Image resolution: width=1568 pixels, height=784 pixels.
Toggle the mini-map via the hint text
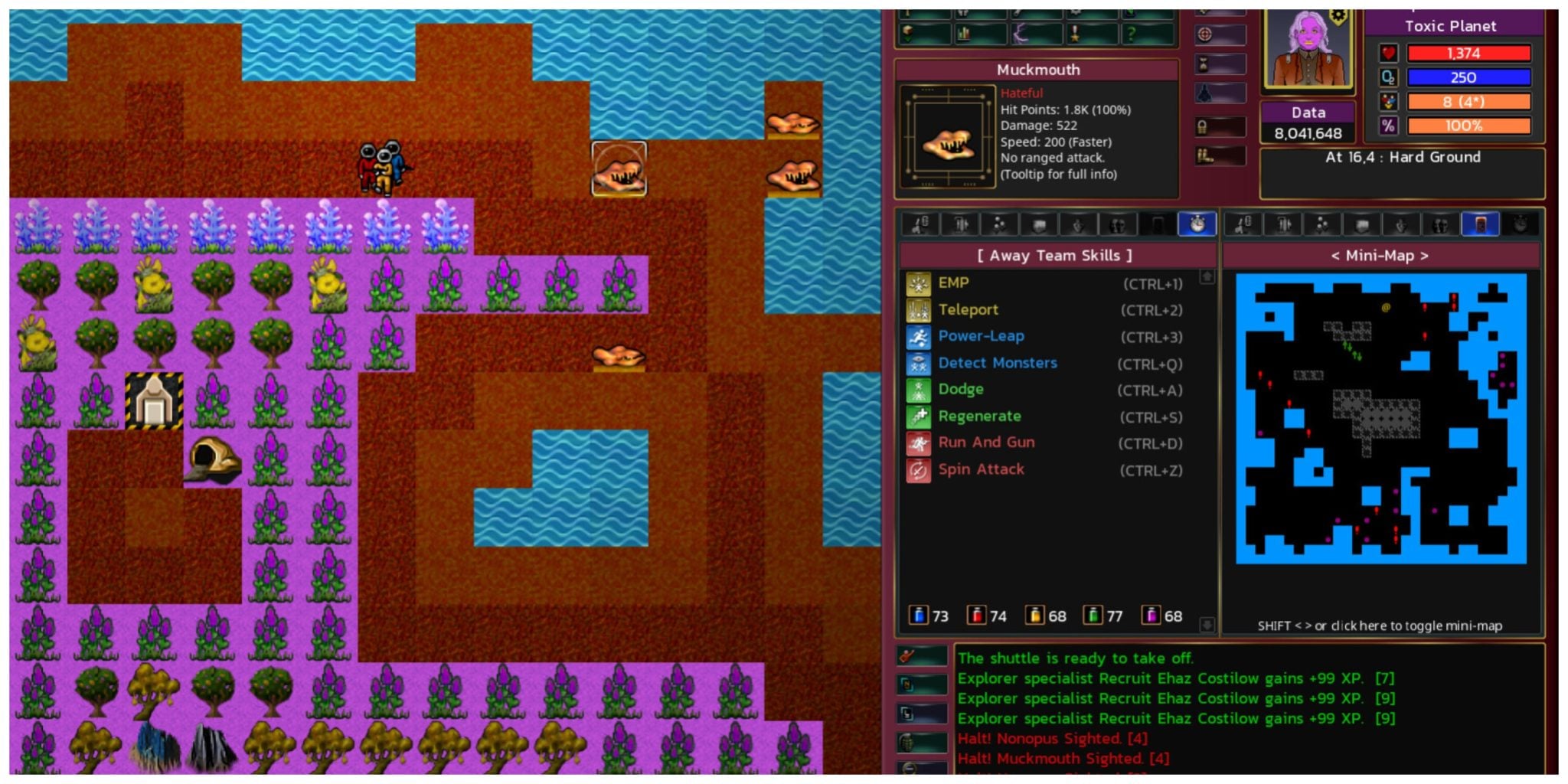1380,626
